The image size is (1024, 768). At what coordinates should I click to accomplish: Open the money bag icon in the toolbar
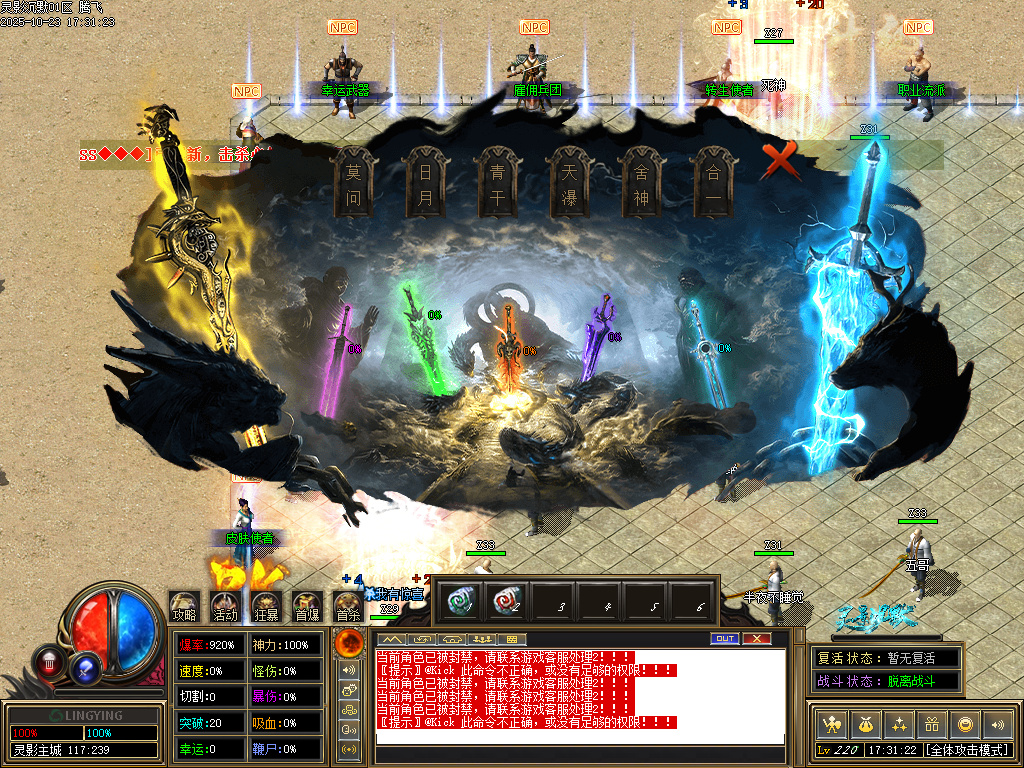click(x=864, y=724)
